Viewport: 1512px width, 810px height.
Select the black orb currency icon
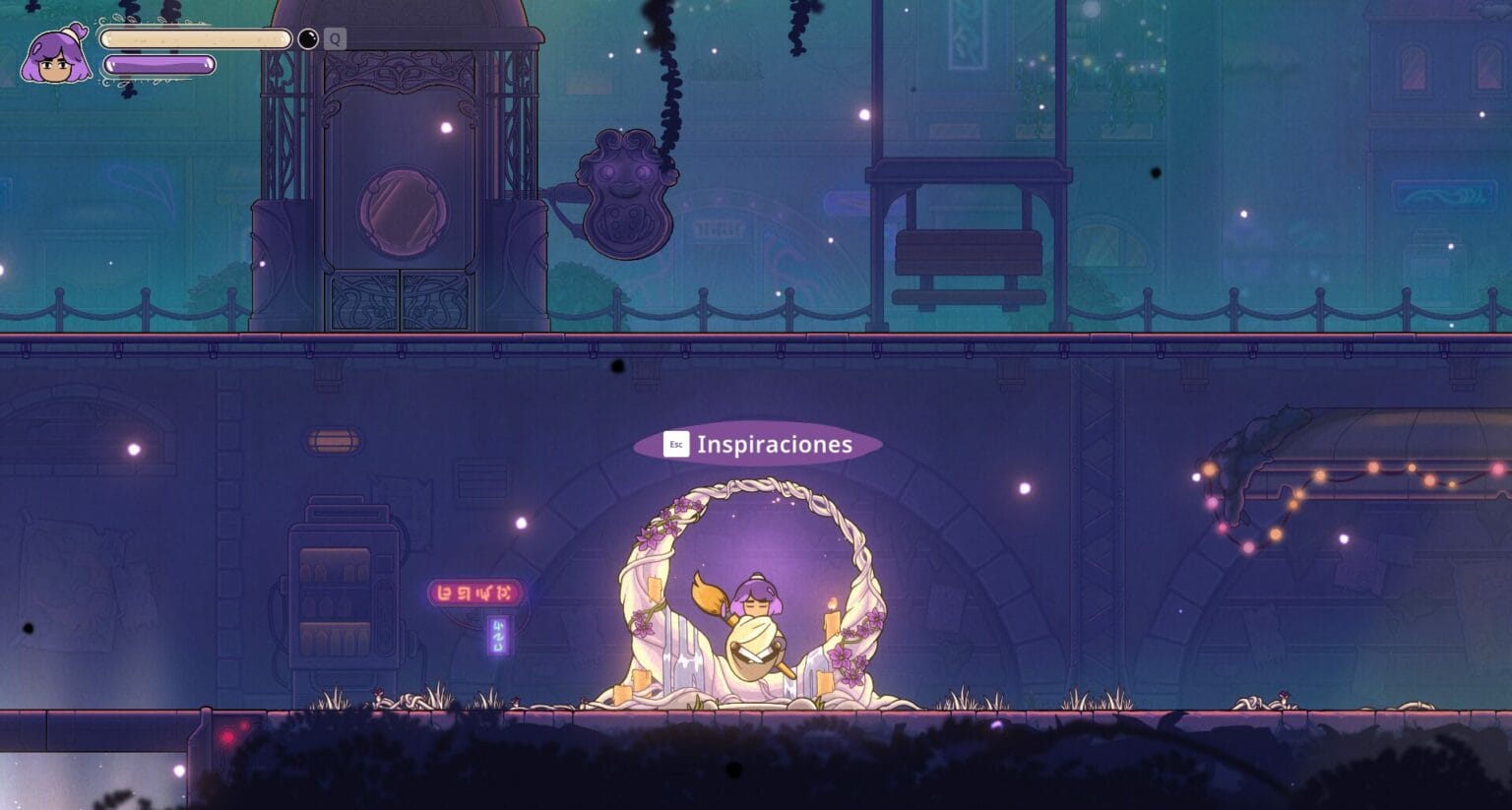coord(308,38)
